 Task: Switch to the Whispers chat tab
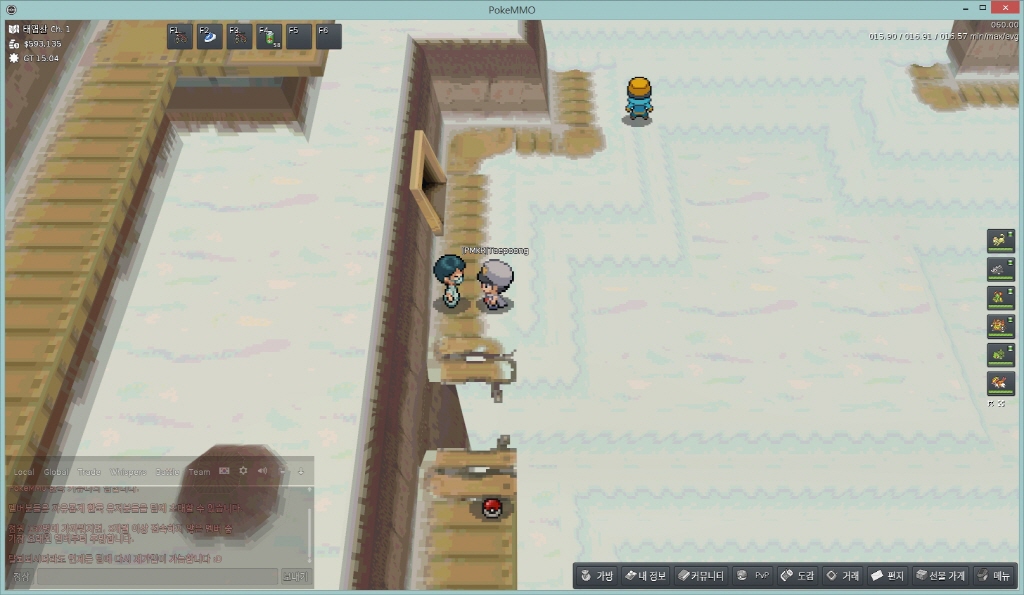(x=128, y=472)
